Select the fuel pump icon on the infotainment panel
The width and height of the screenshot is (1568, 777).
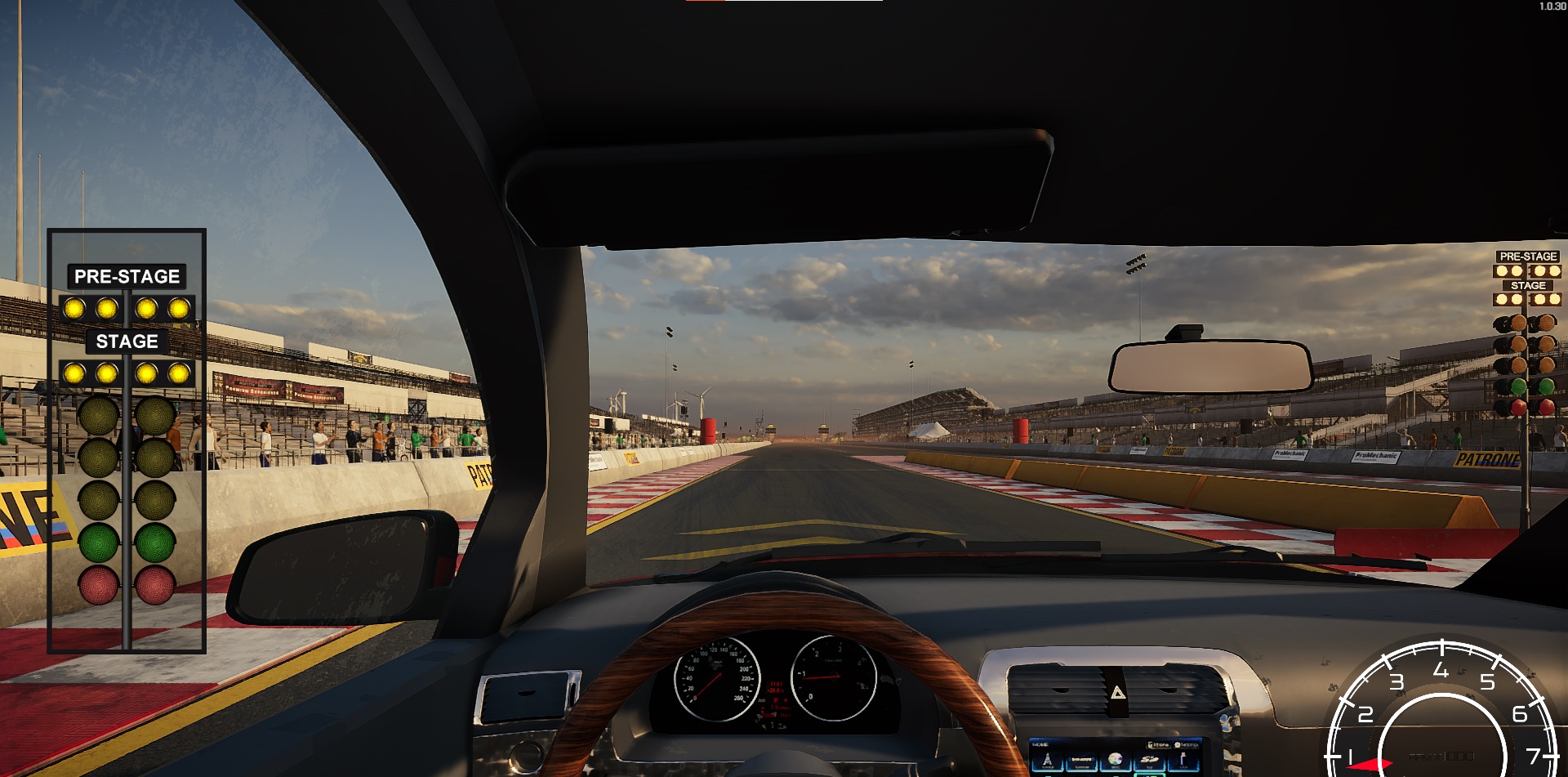pyautogui.click(x=1183, y=761)
